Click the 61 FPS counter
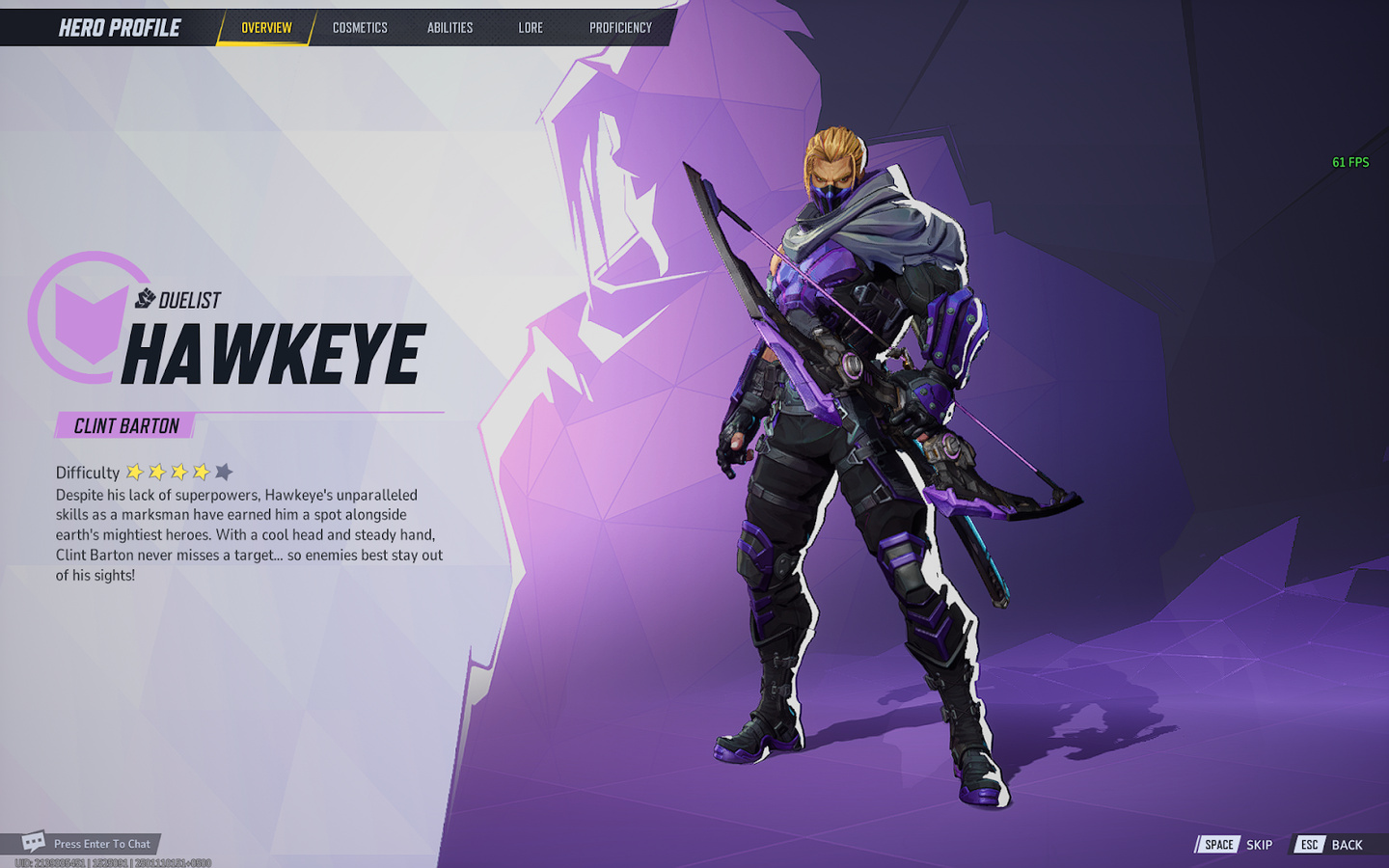Screen dimensions: 1389x868 coord(1350,162)
